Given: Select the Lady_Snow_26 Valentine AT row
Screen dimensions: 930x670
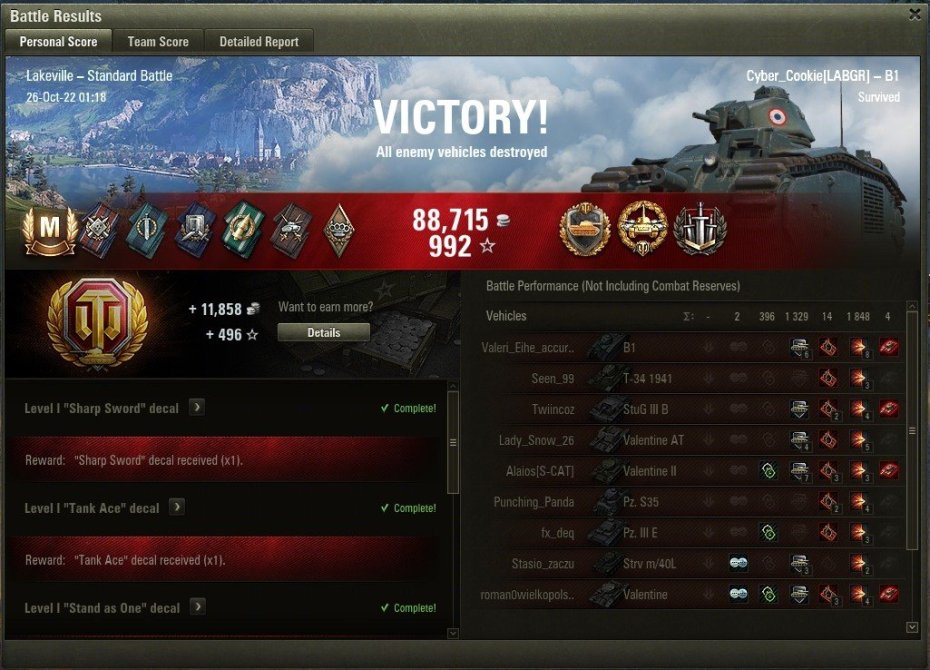Looking at the screenshot, I should point(690,440).
